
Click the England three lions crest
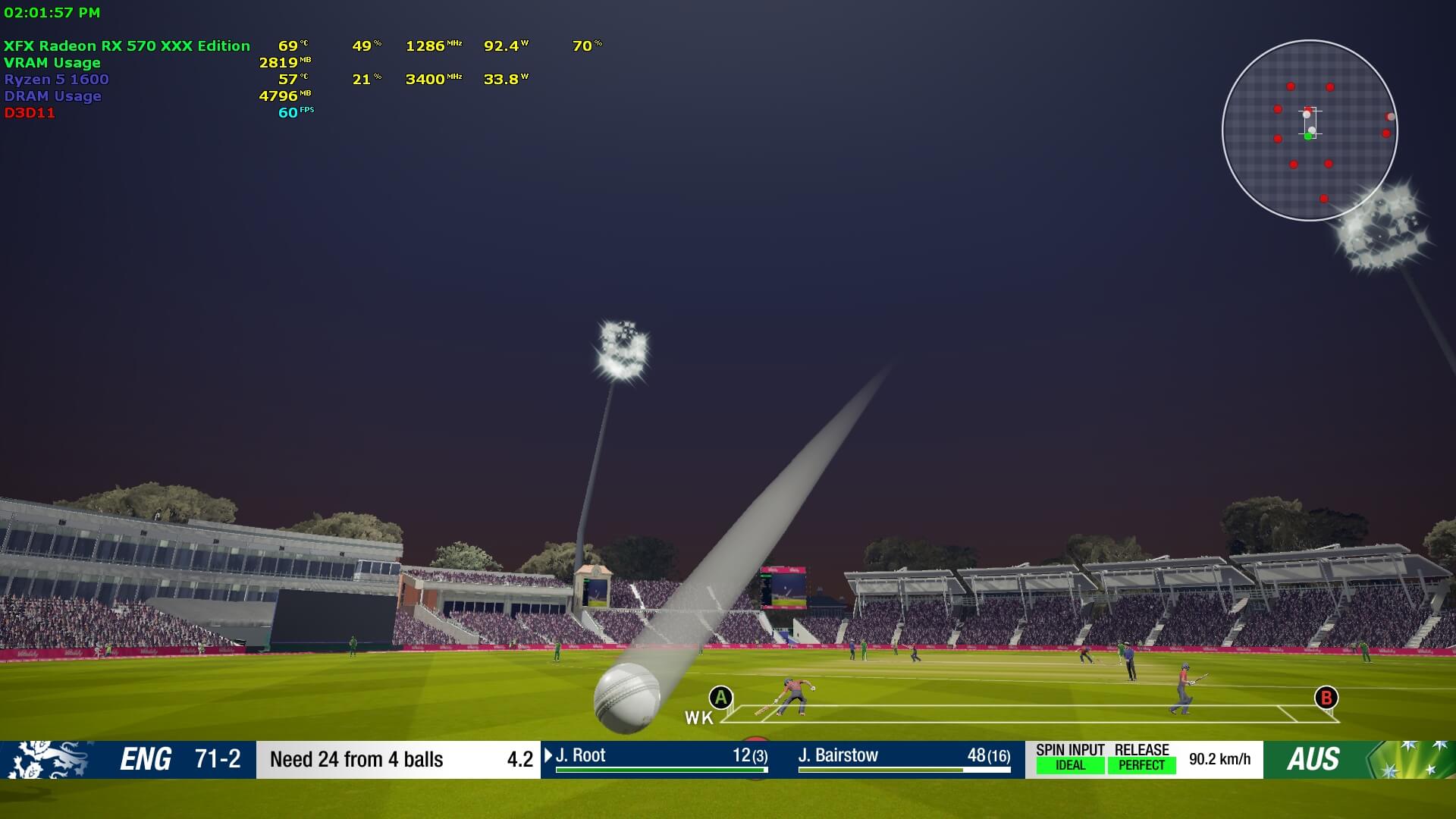pyautogui.click(x=47, y=759)
